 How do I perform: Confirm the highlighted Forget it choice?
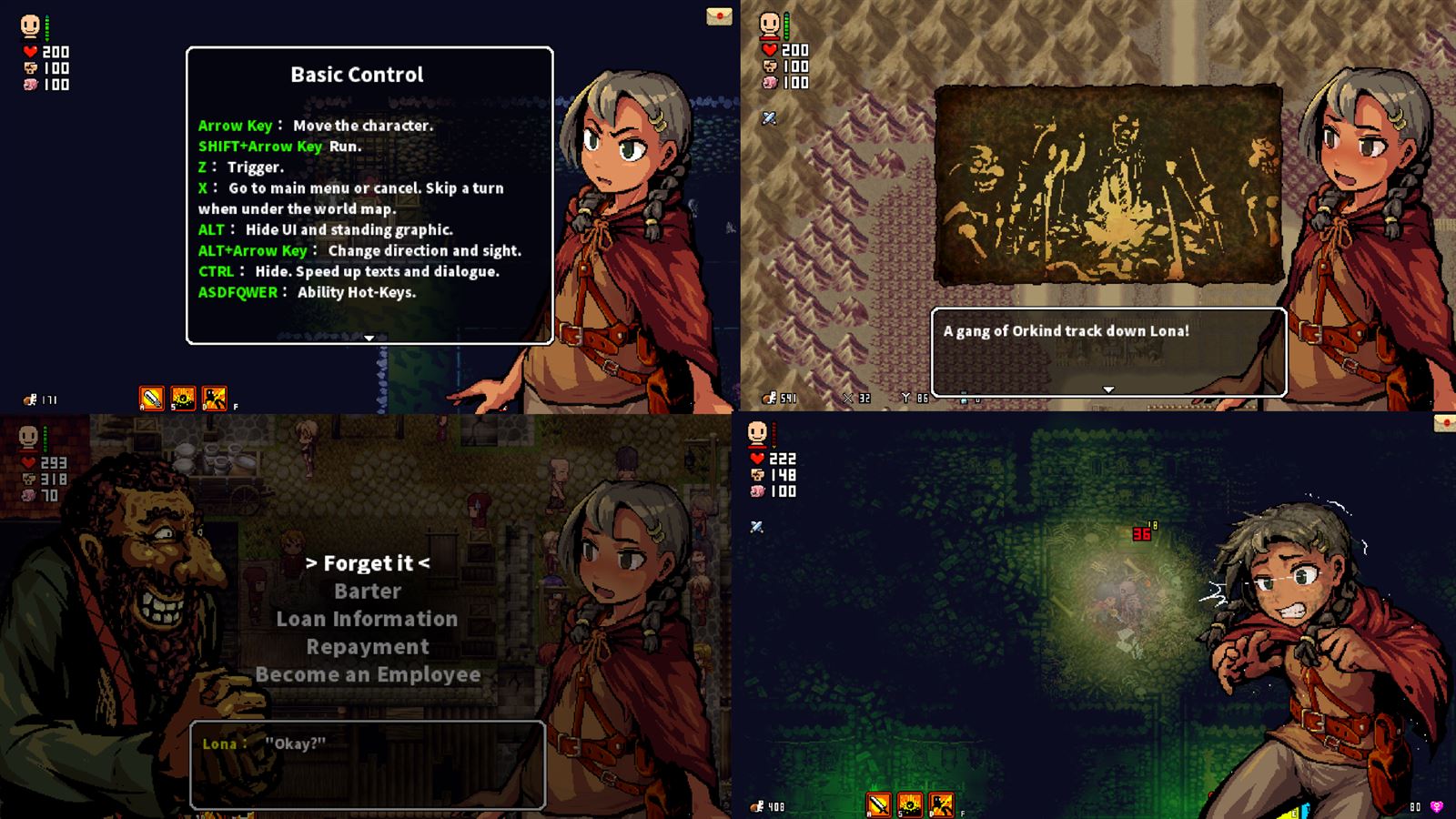[x=368, y=562]
